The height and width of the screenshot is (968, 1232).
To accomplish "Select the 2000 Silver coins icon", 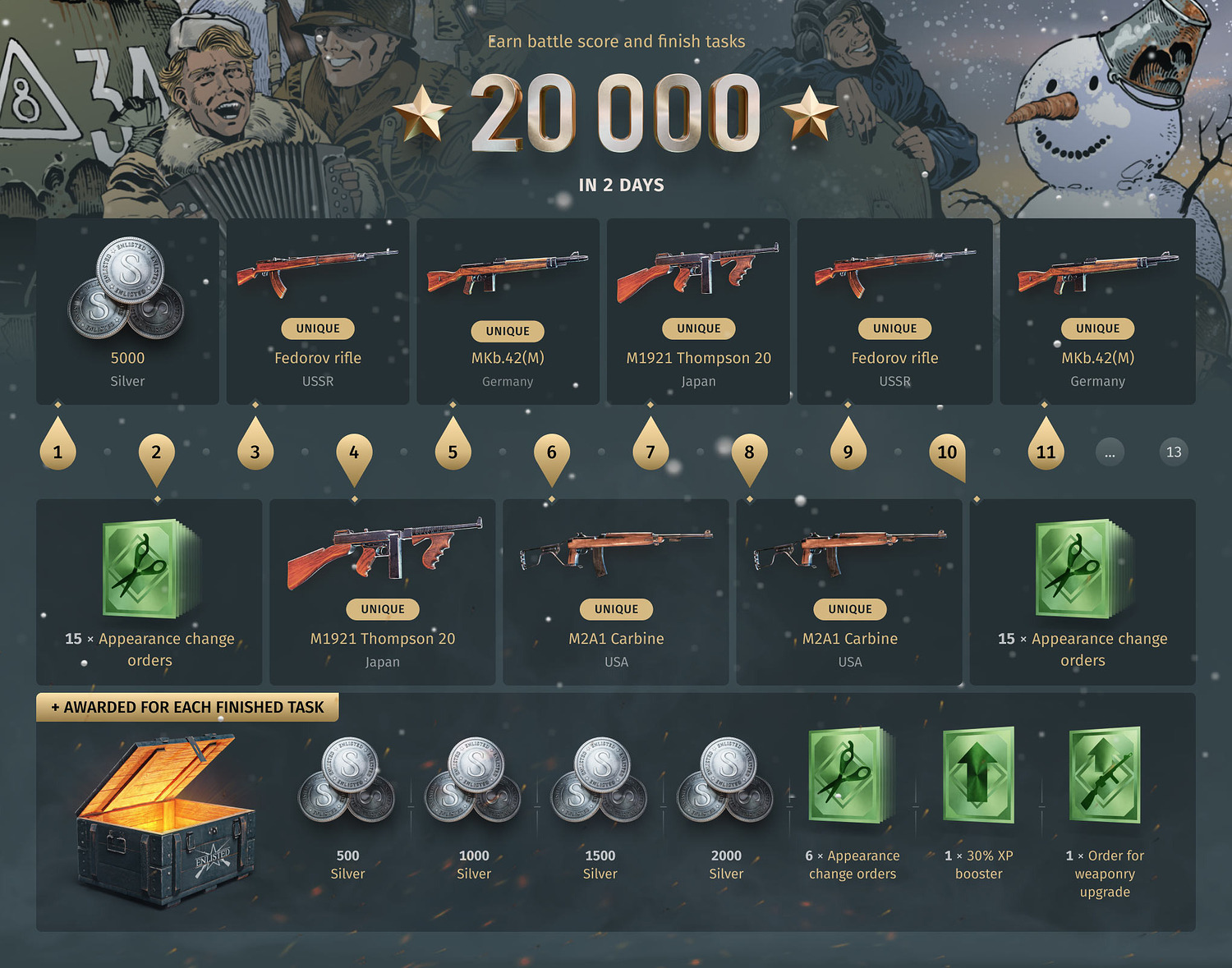I will tap(726, 784).
